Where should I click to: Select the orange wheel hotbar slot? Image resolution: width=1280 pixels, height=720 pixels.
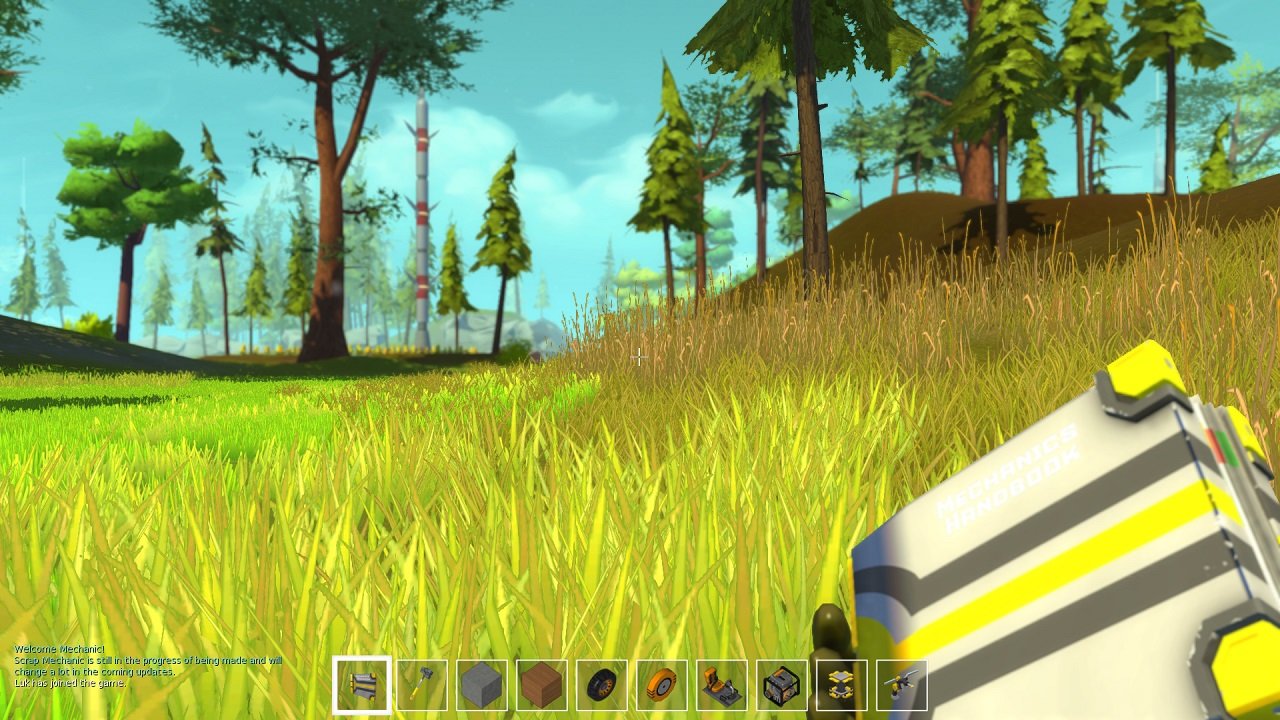(661, 685)
